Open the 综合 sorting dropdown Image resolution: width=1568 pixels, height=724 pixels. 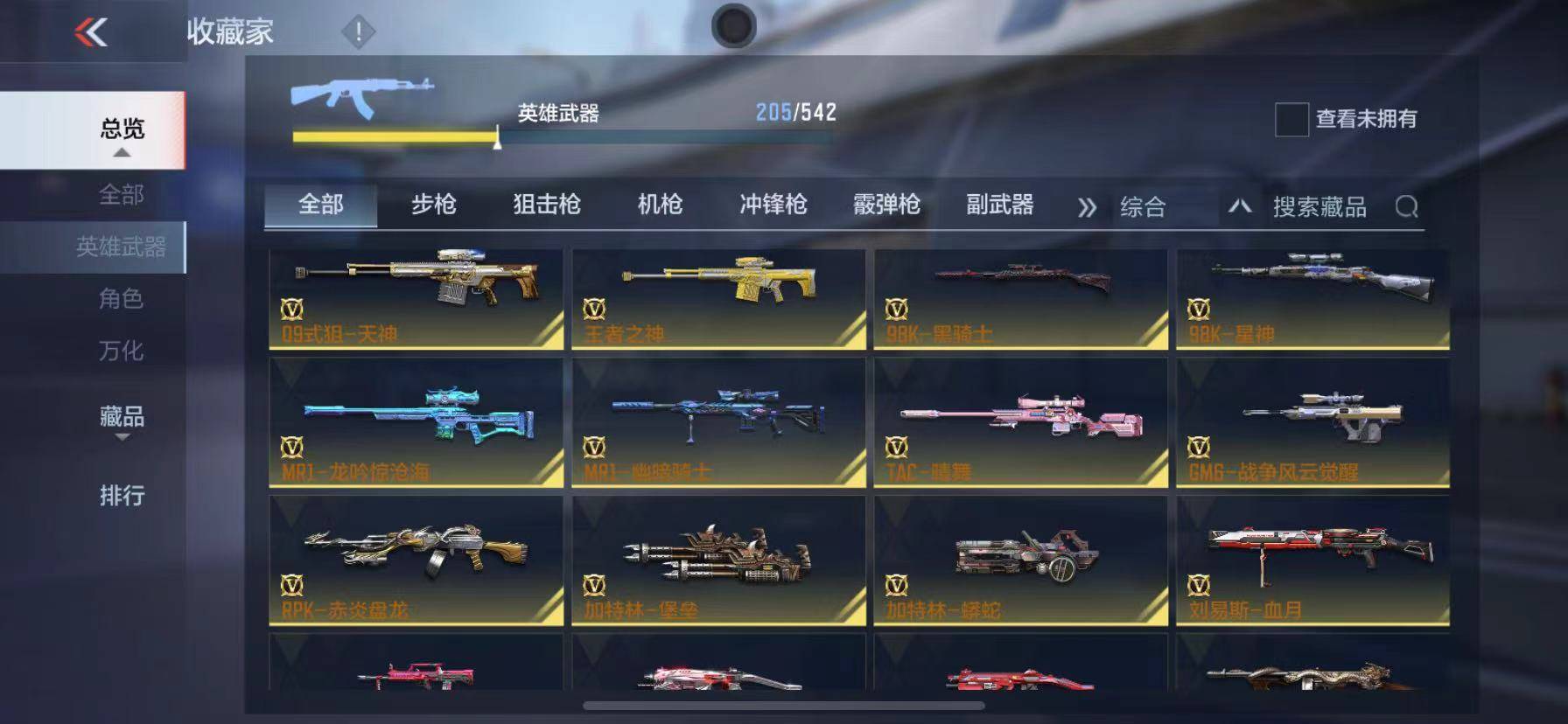1144,207
